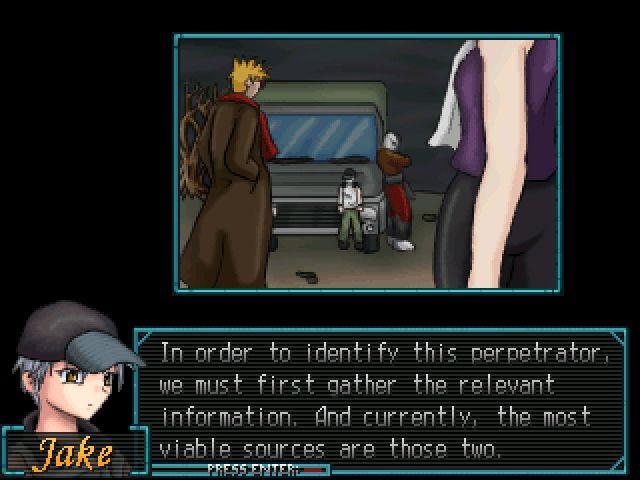Advance Jake's dialogue text box

pos(378,400)
